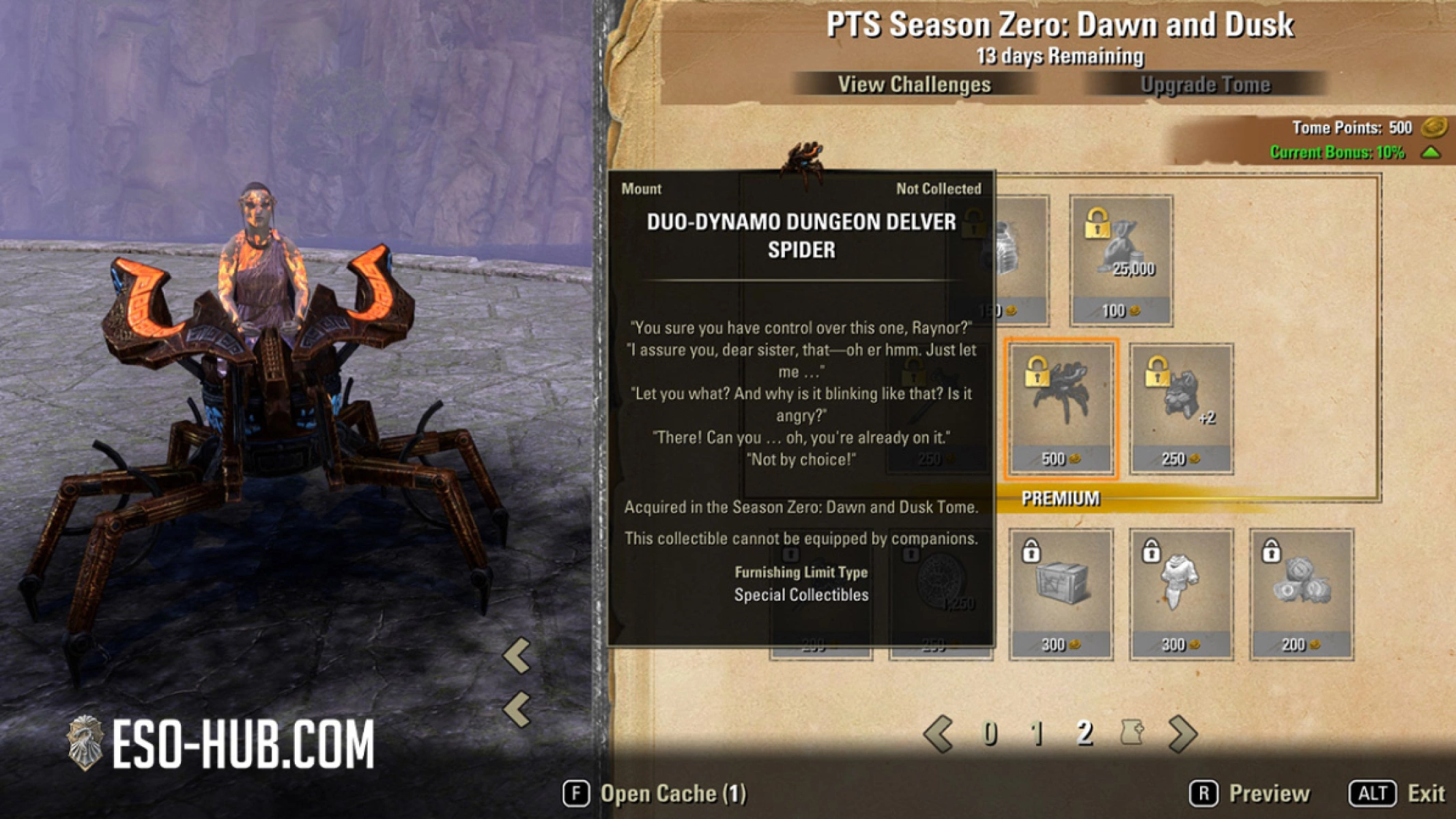Switch to the View Challenges tab
1456x819 pixels.
tap(915, 85)
